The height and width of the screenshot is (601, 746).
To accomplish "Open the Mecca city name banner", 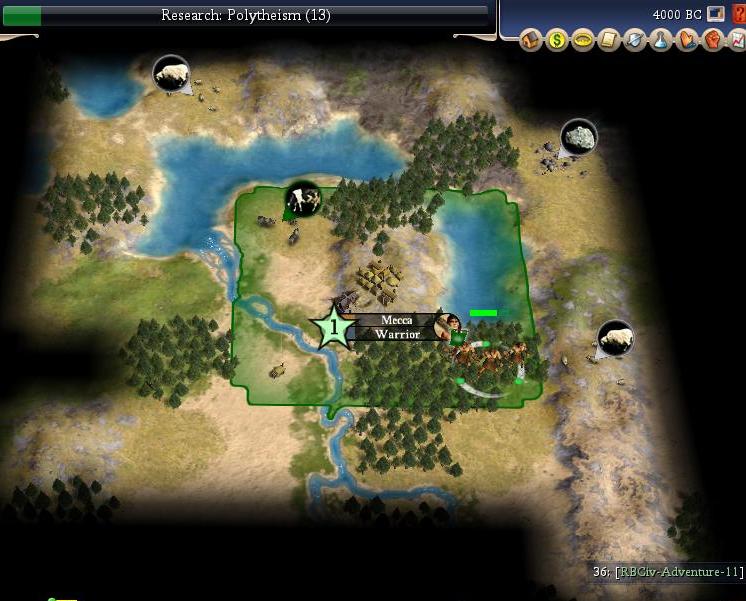I will tap(396, 320).
